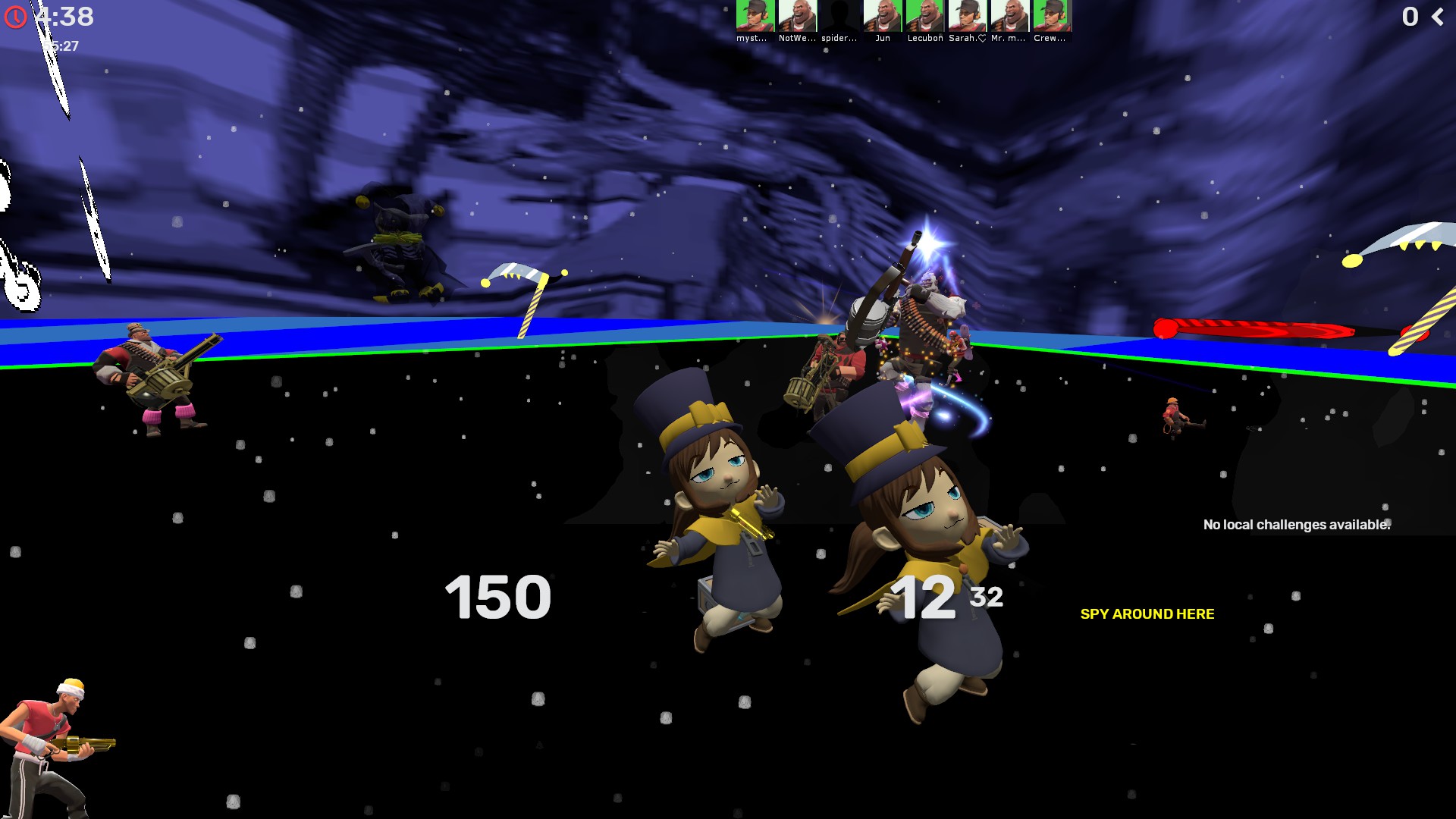This screenshot has width=1456, height=819.
Task: Click the Crew... player portrait
Action: (x=1053, y=16)
